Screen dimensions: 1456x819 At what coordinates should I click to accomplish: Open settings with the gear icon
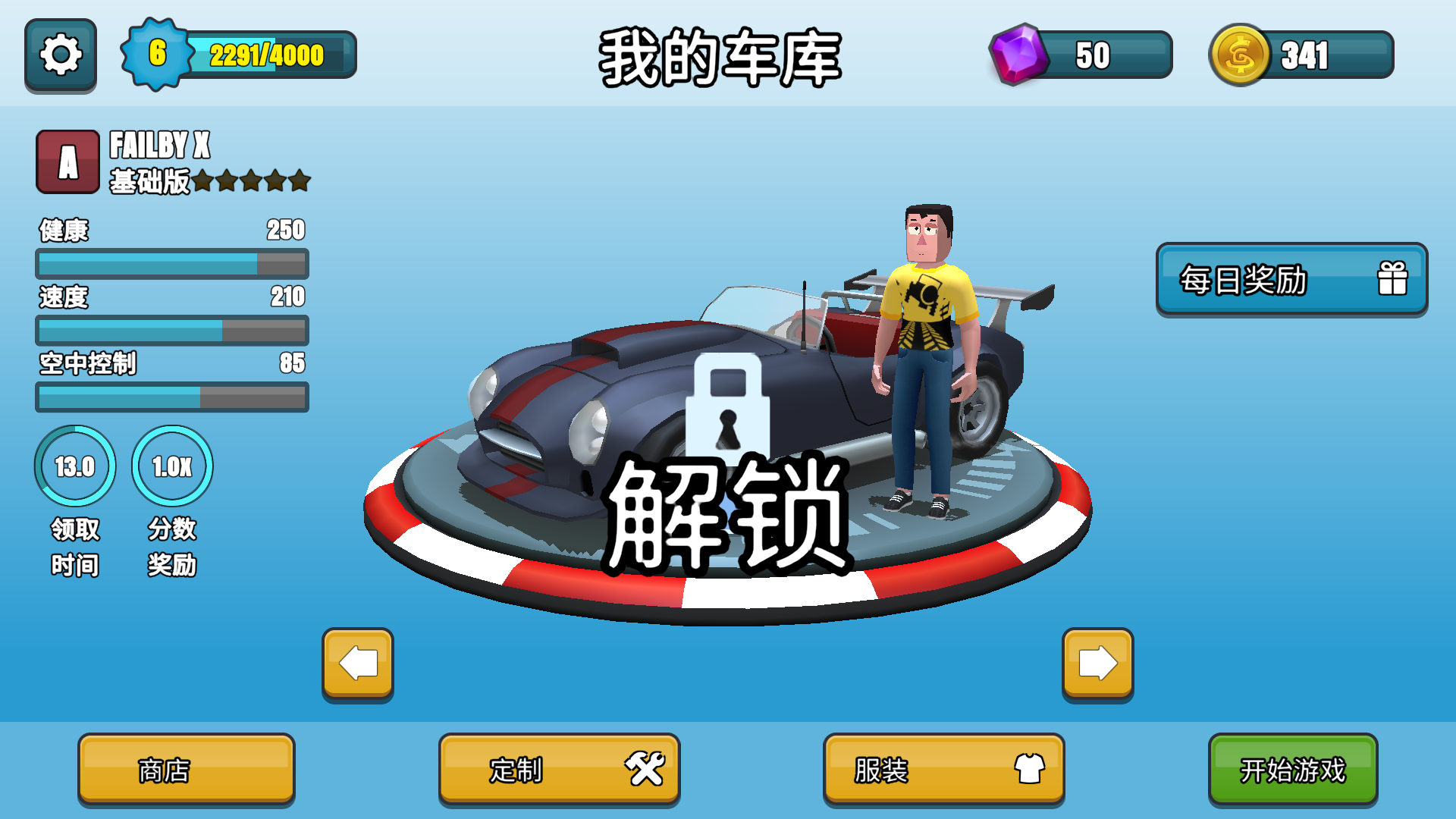click(x=61, y=55)
